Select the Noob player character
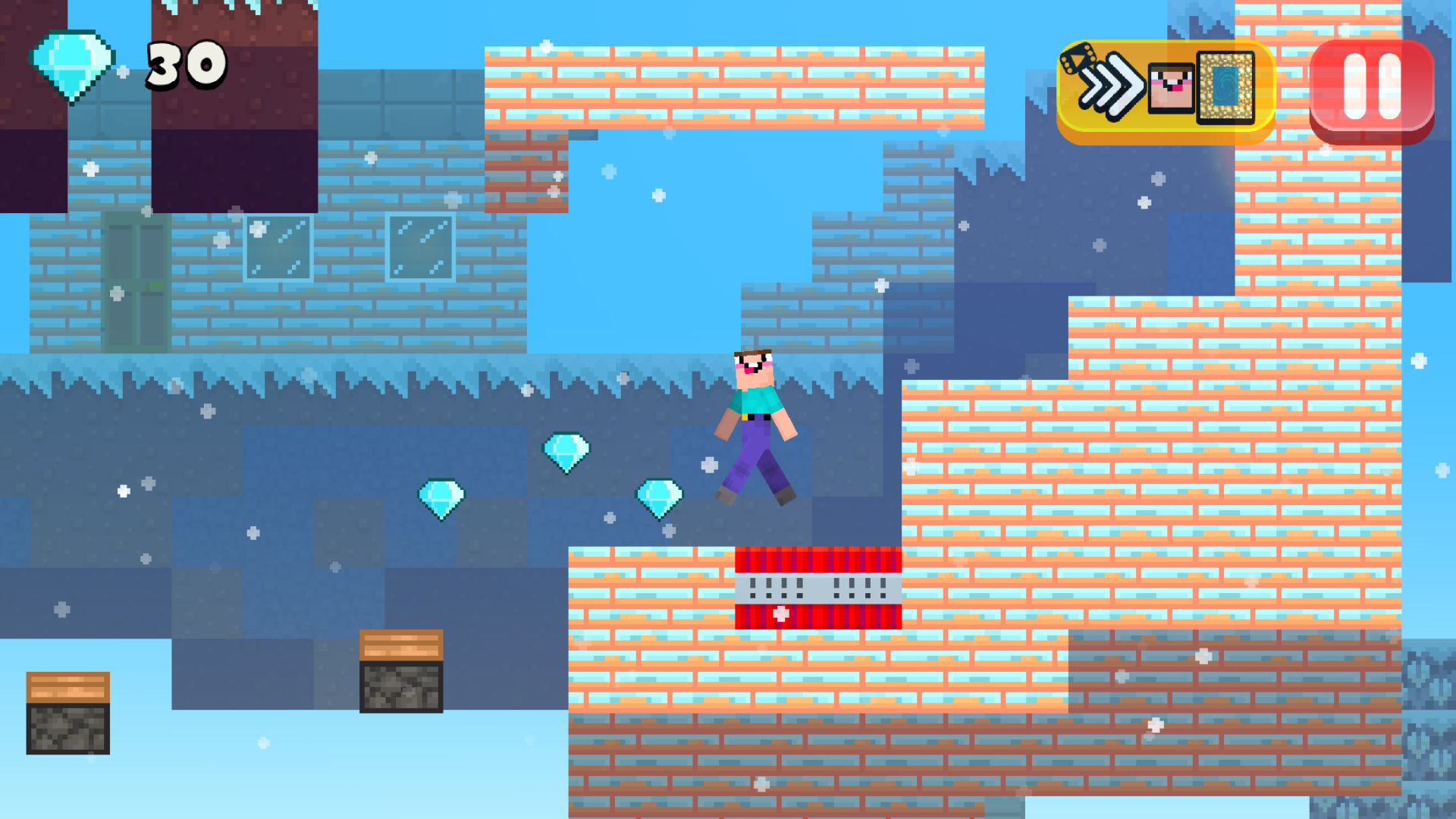This screenshot has height=819, width=1456. [x=755, y=421]
